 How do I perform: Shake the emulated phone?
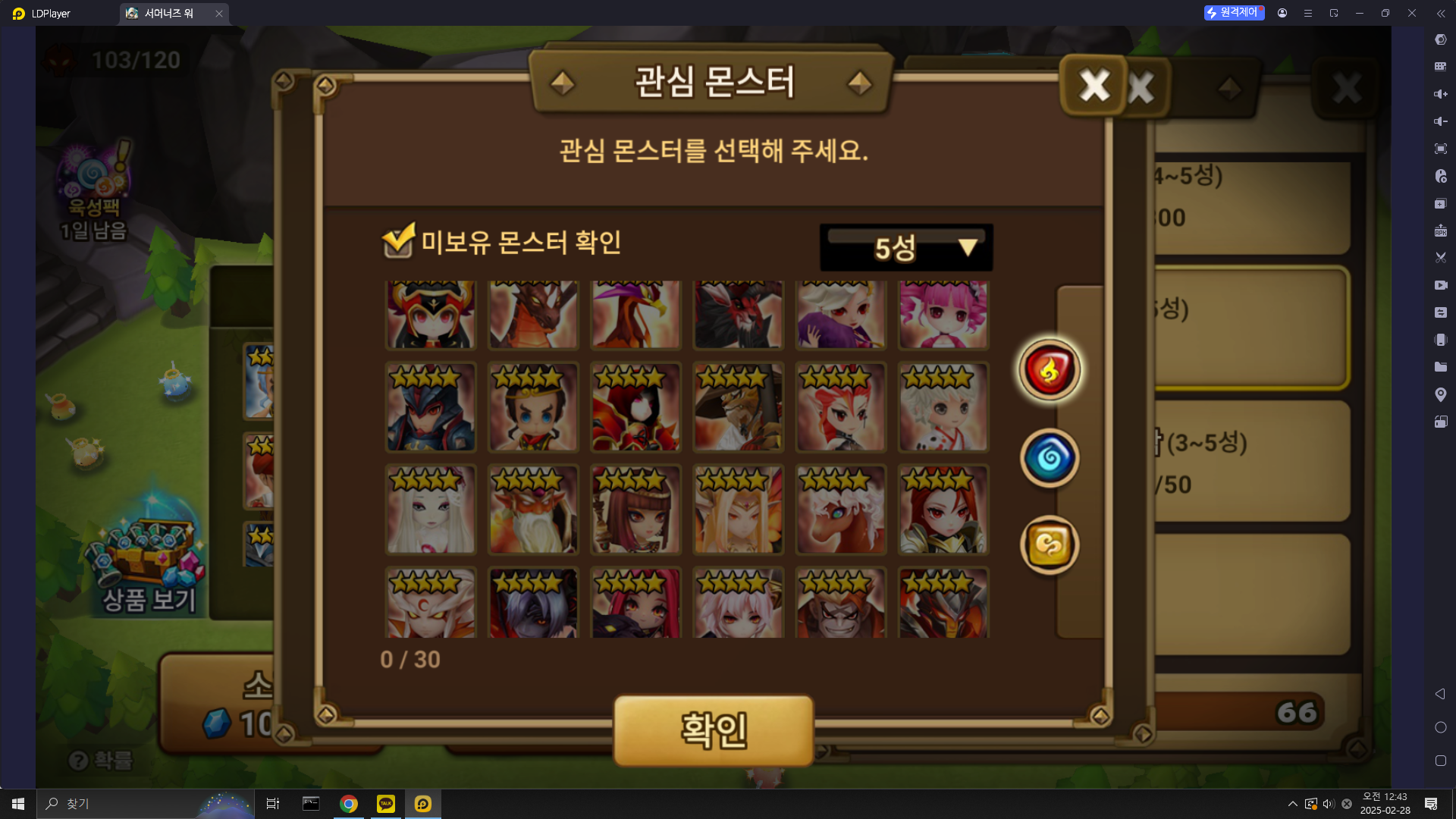pos(1440,340)
